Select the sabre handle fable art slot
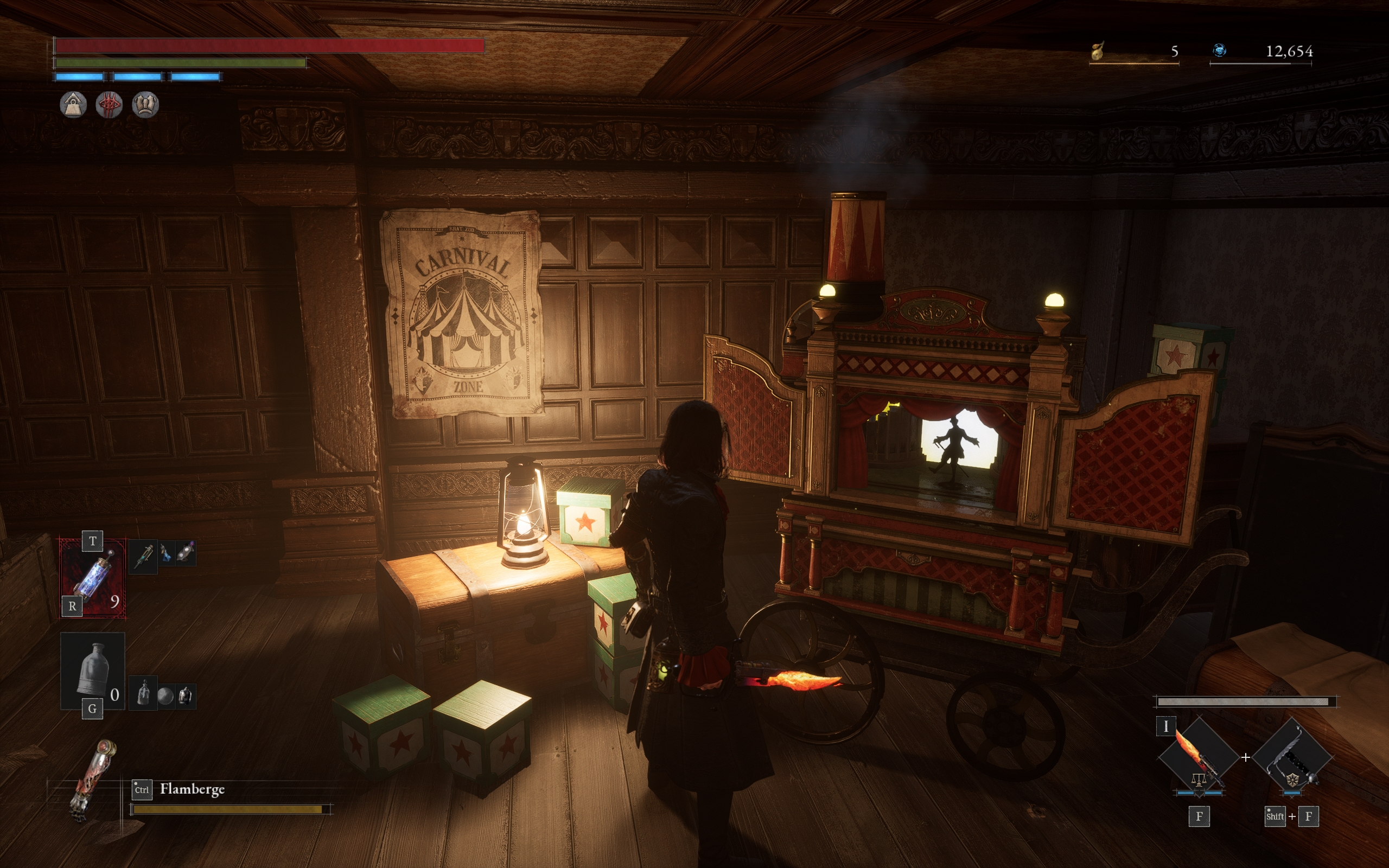Viewport: 1389px width, 868px height. tap(1292, 757)
